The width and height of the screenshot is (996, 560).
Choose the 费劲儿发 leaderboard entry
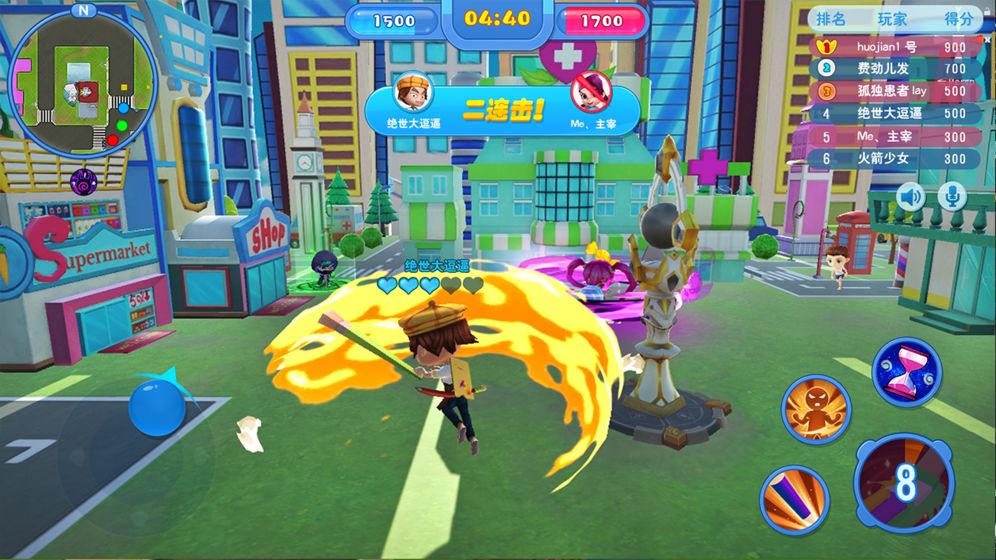(x=894, y=69)
